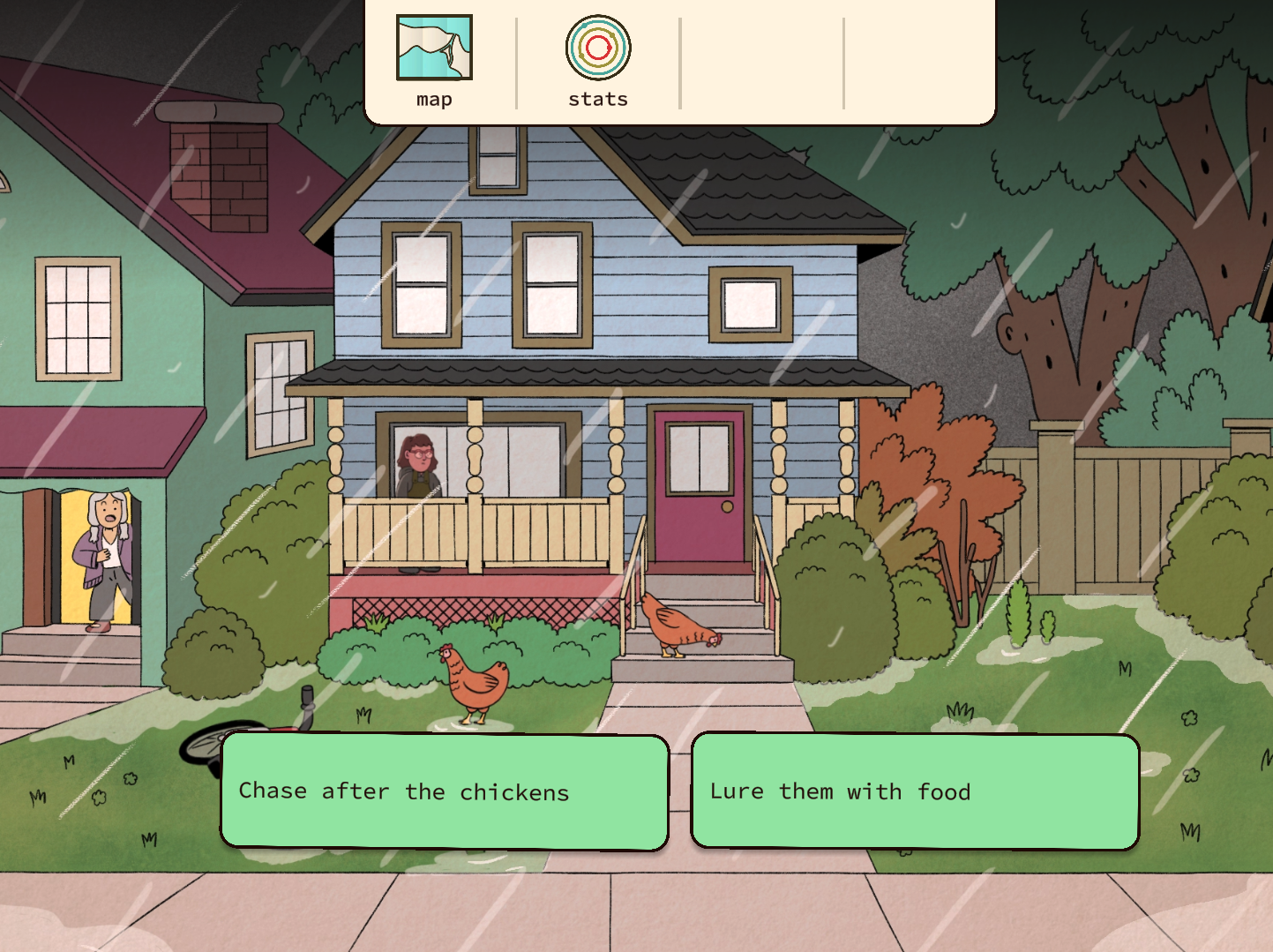Select the "Lure them with food" option
This screenshot has width=1273, height=952.
click(915, 791)
